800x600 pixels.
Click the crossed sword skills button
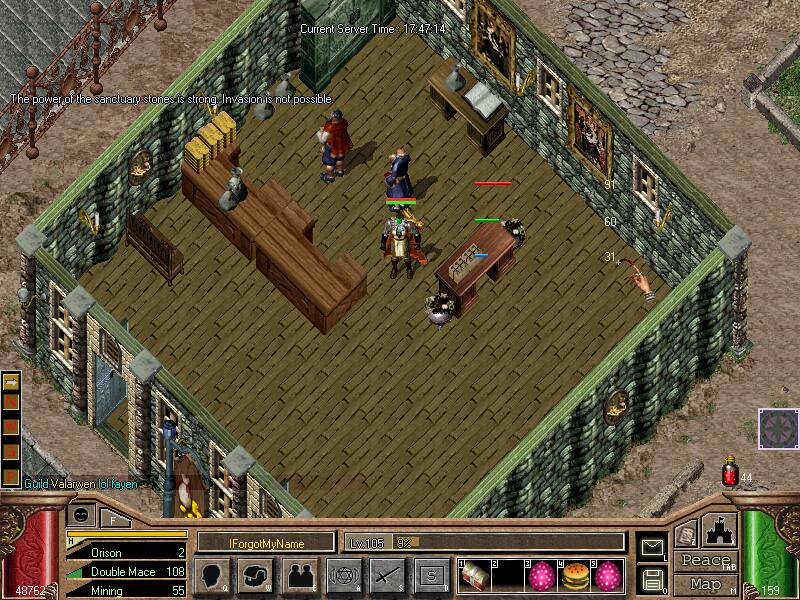pos(387,575)
